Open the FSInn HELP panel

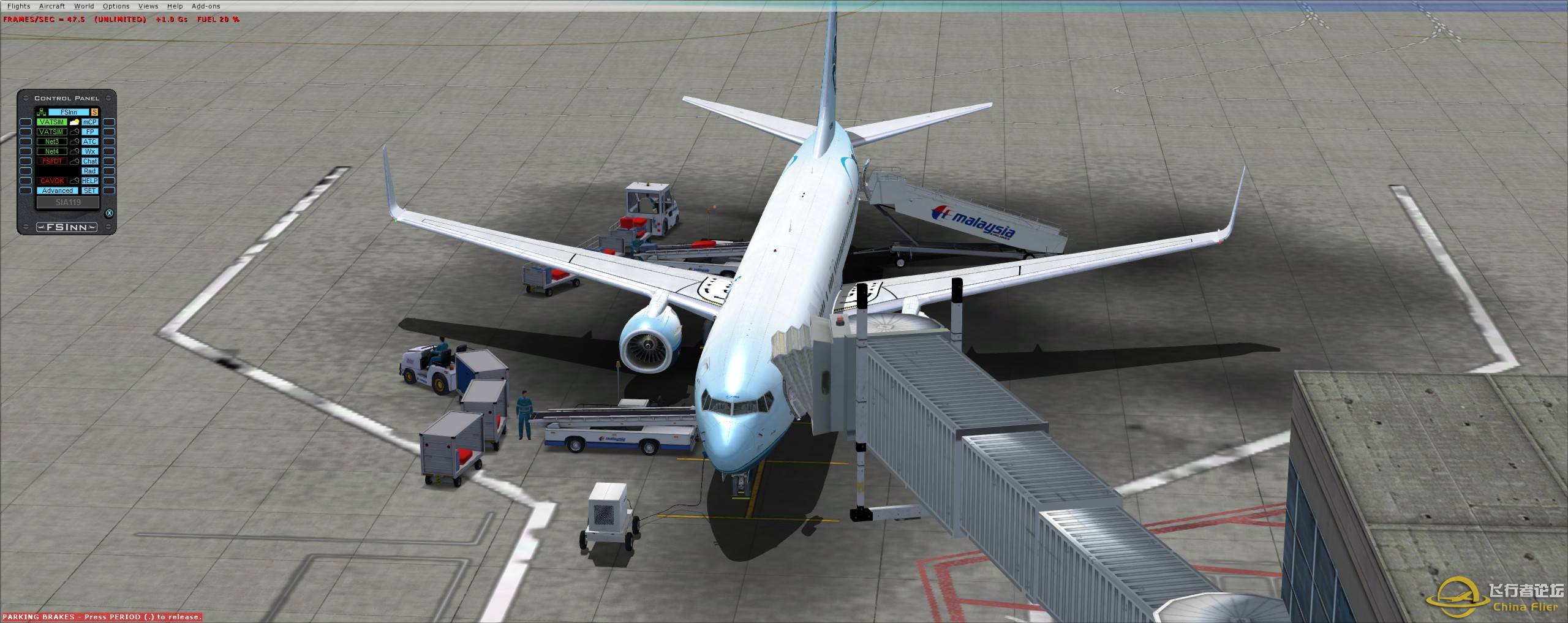[90, 181]
